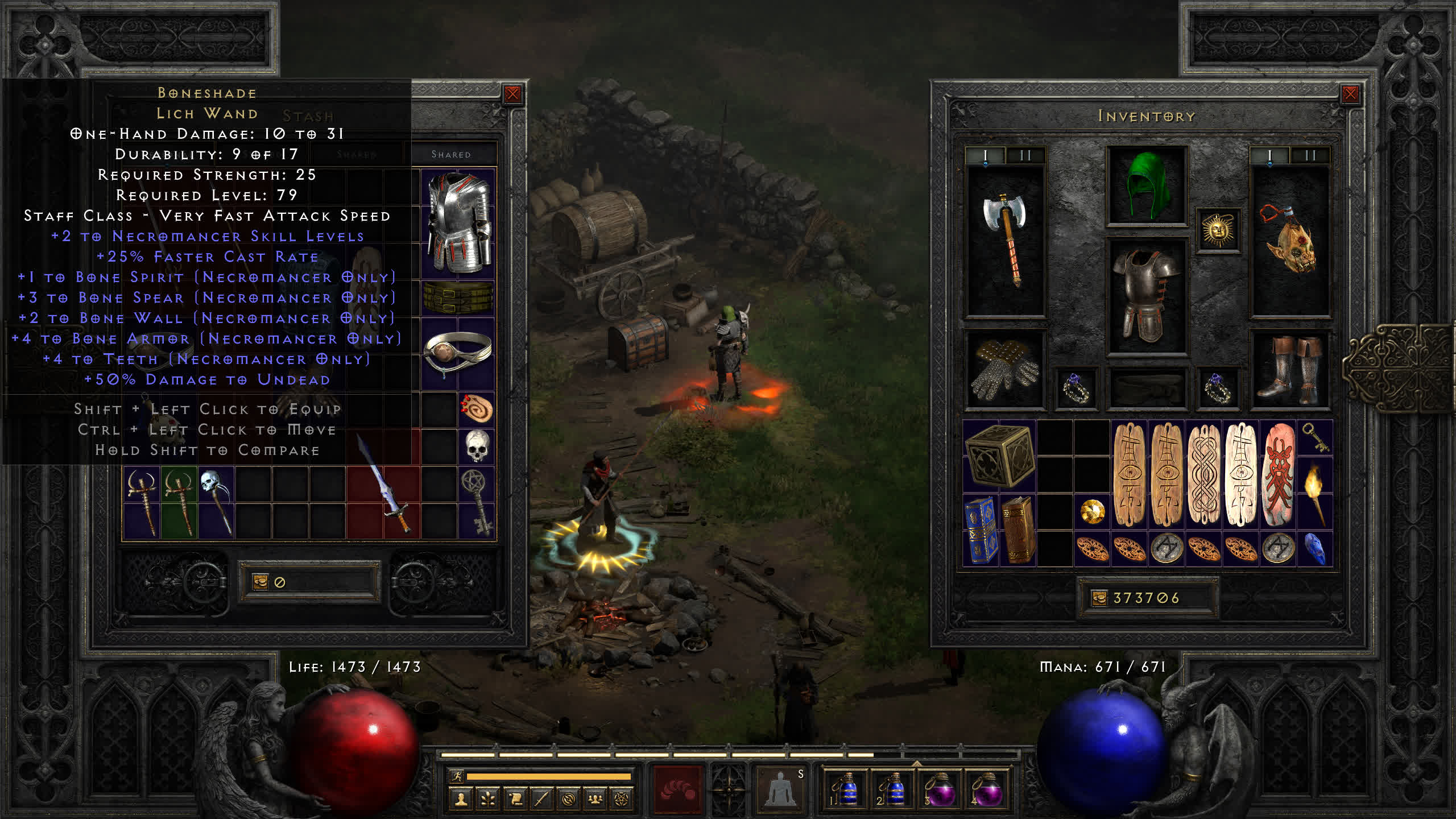Select the yellow topaz gem
Viewport: 1456px width, 819px height.
[x=1092, y=512]
